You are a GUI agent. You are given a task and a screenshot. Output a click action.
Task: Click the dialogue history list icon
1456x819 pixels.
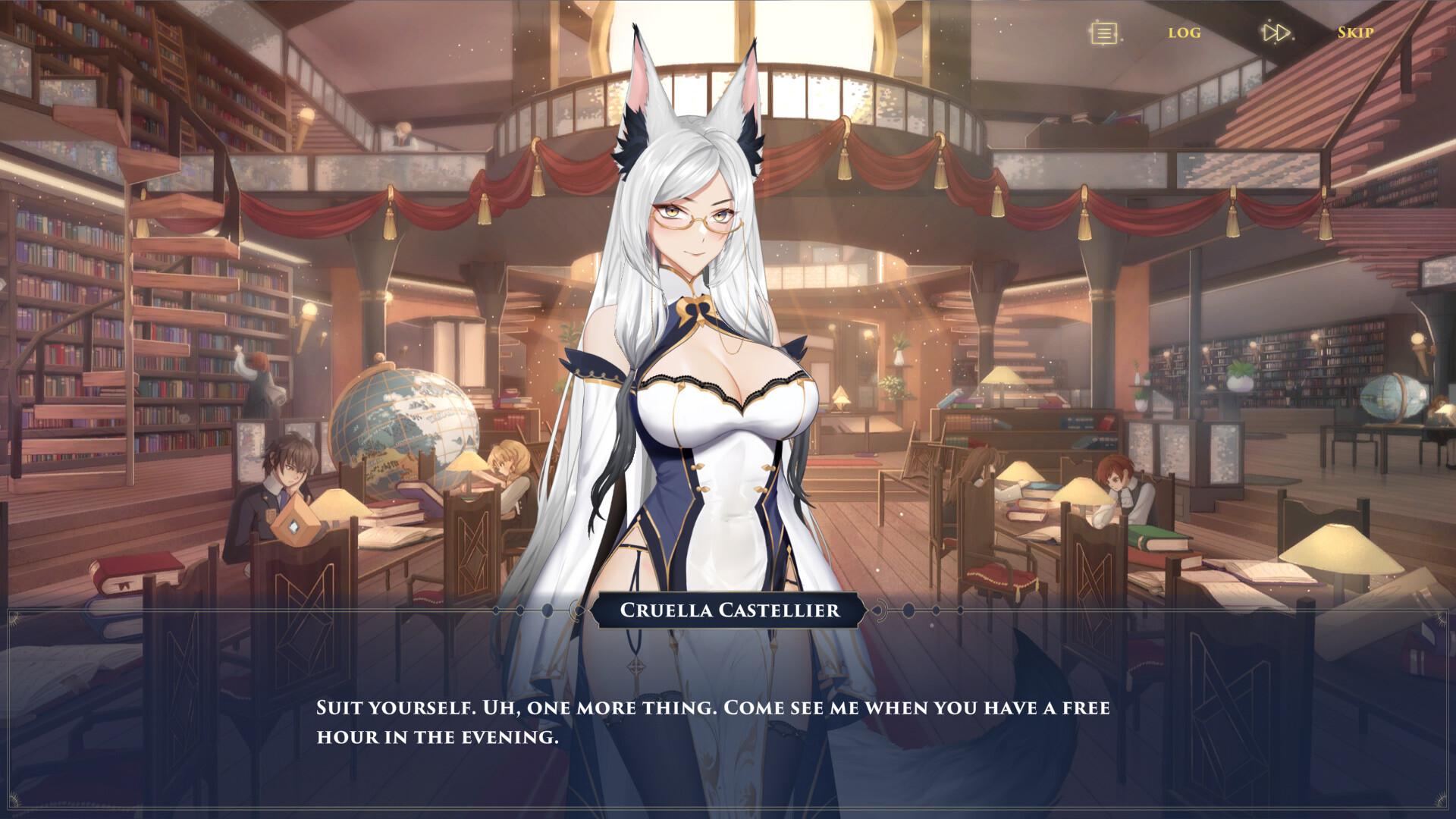click(x=1105, y=33)
